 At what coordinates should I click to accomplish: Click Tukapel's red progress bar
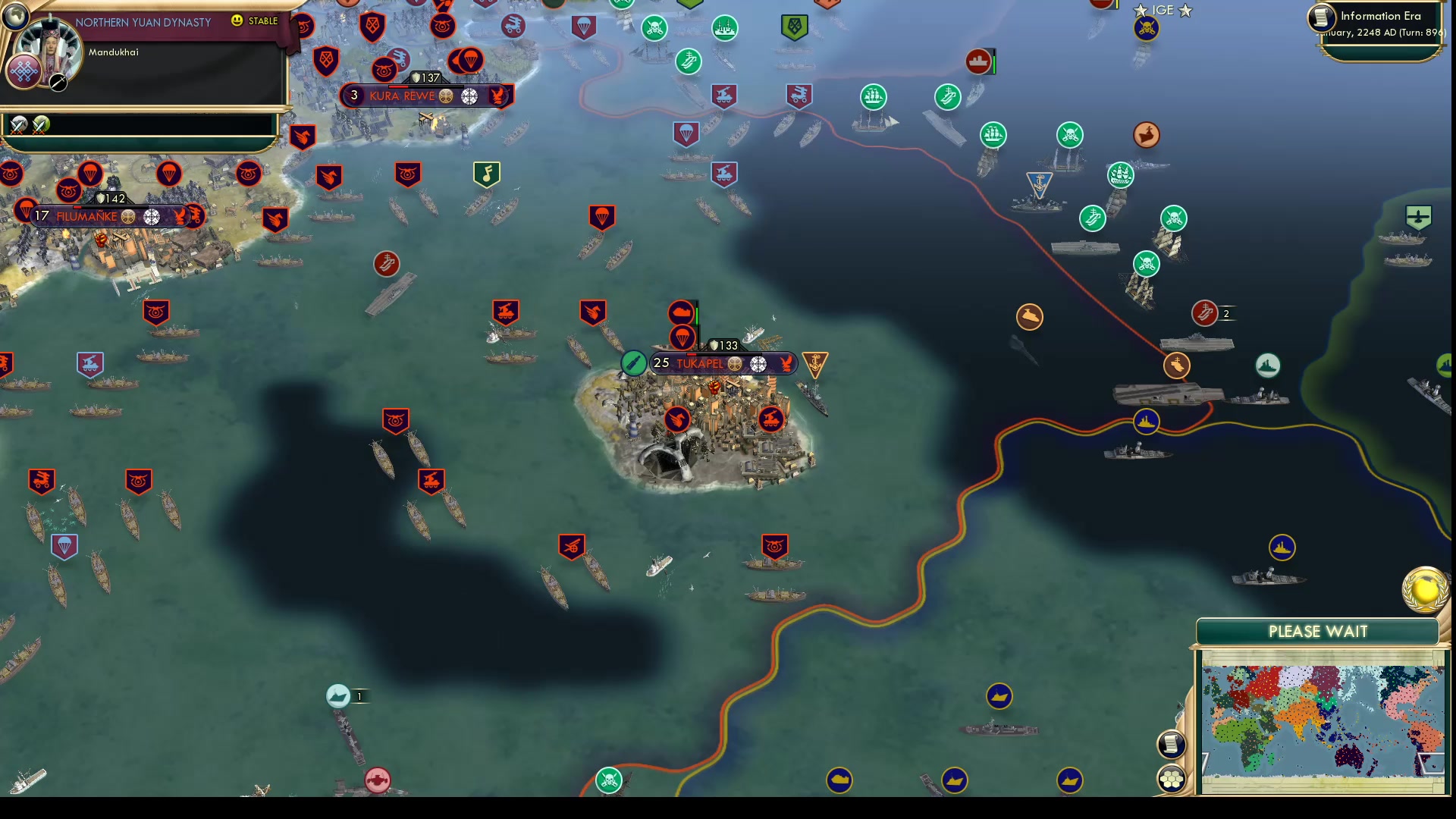692,353
